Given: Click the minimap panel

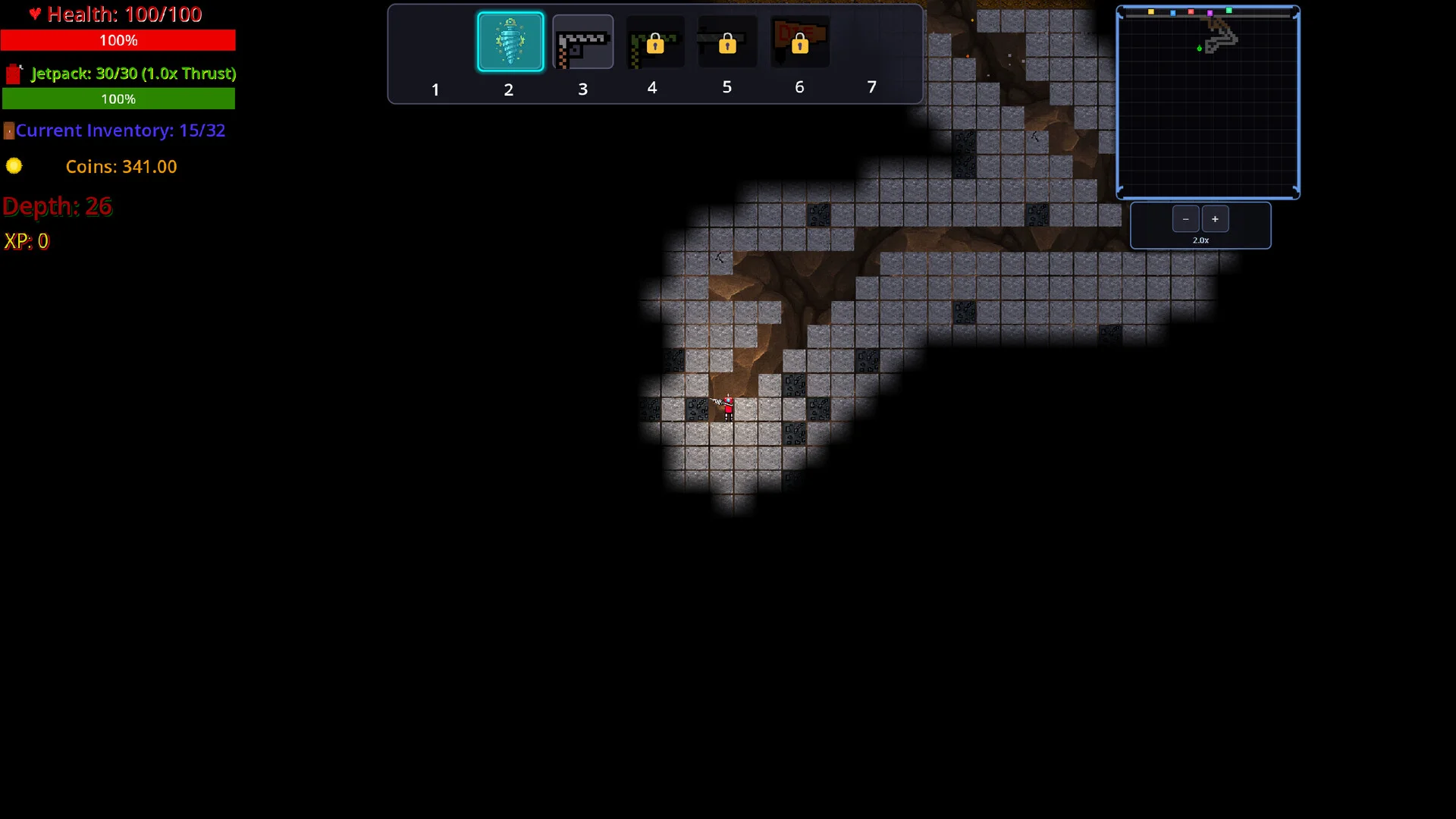Looking at the screenshot, I should pos(1208,102).
